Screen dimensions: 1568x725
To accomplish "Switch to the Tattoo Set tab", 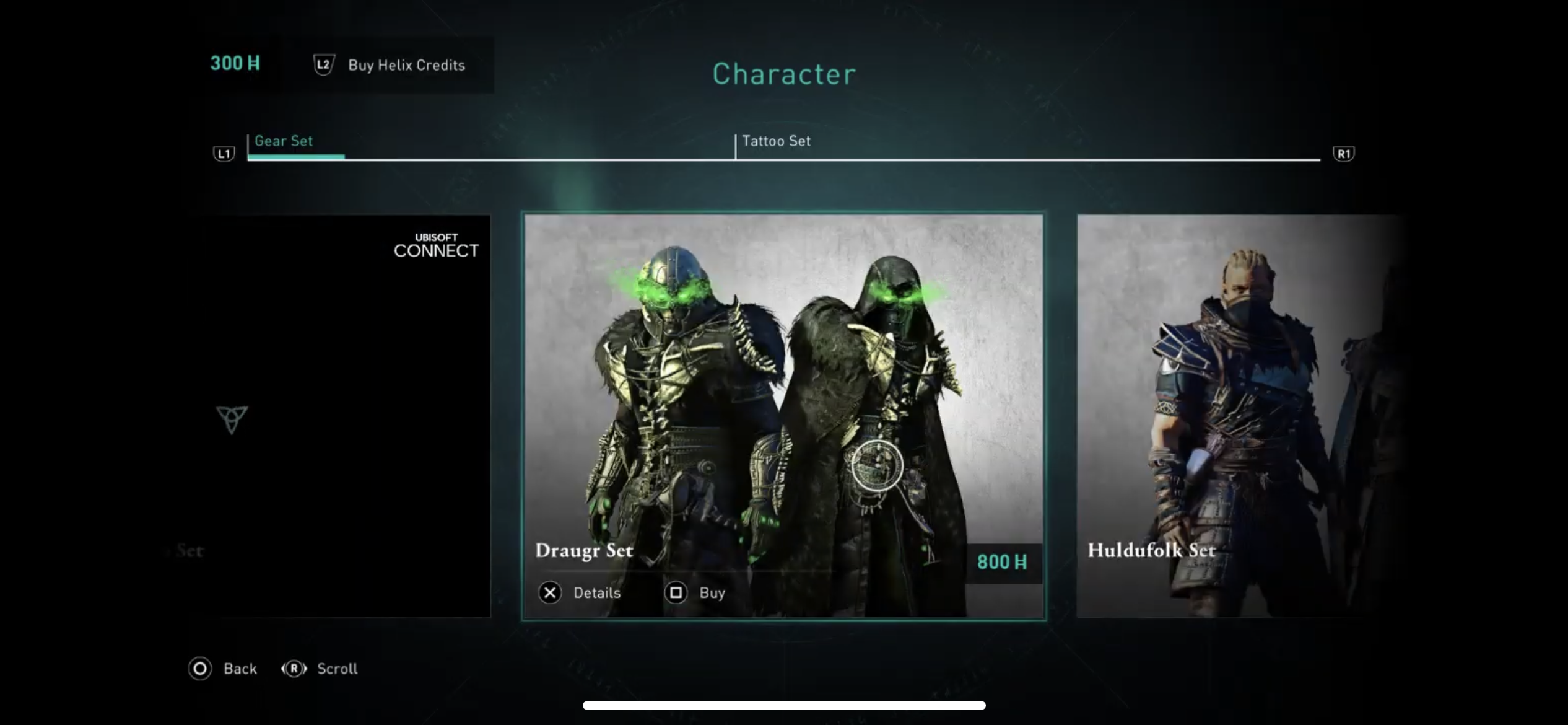I will [776, 141].
